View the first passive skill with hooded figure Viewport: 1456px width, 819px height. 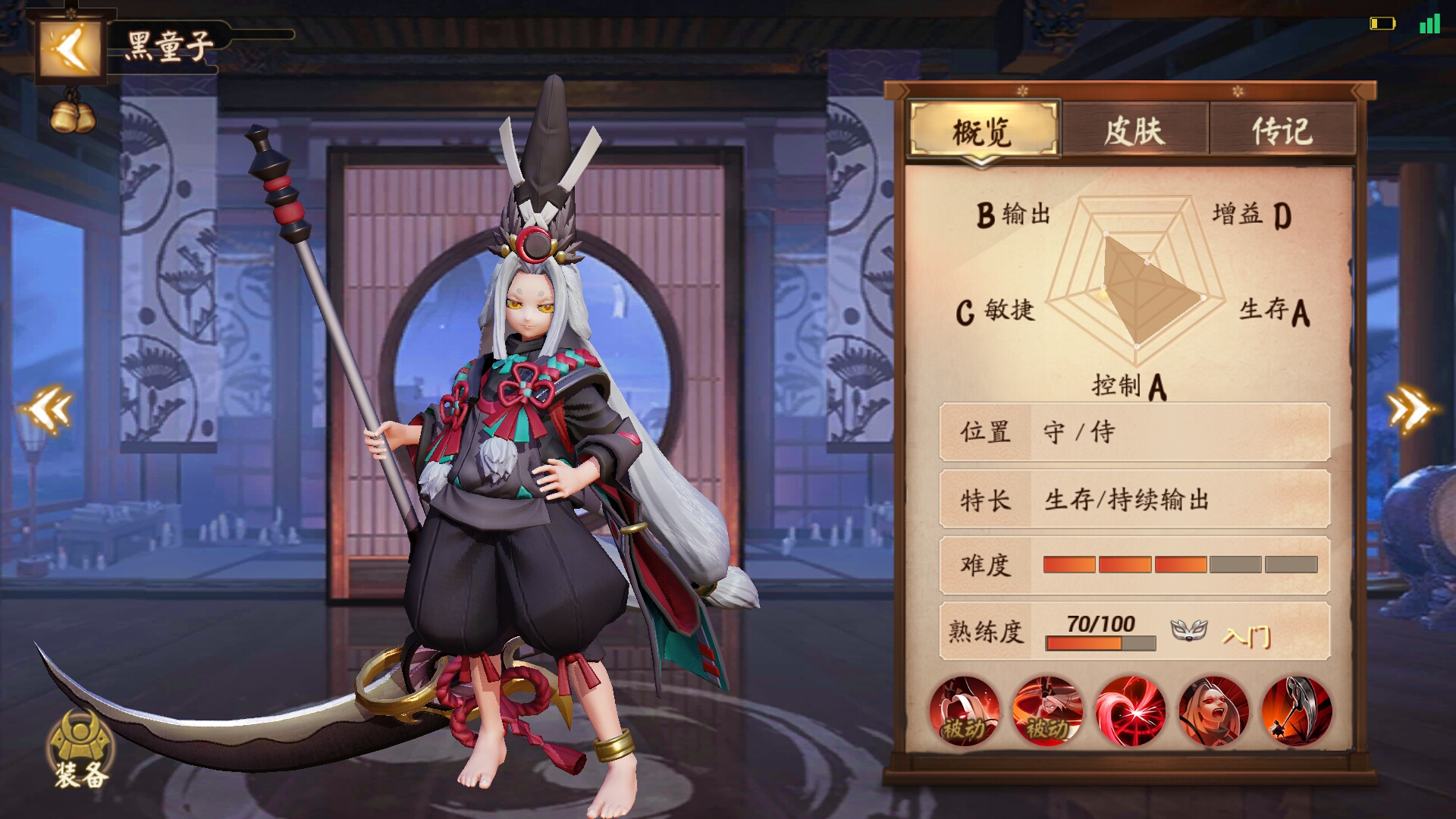(965, 711)
